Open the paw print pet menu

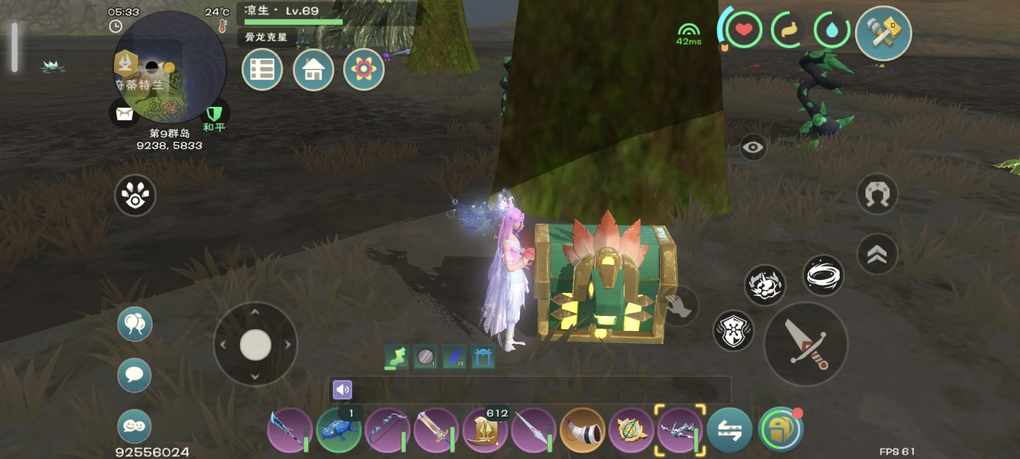(135, 196)
